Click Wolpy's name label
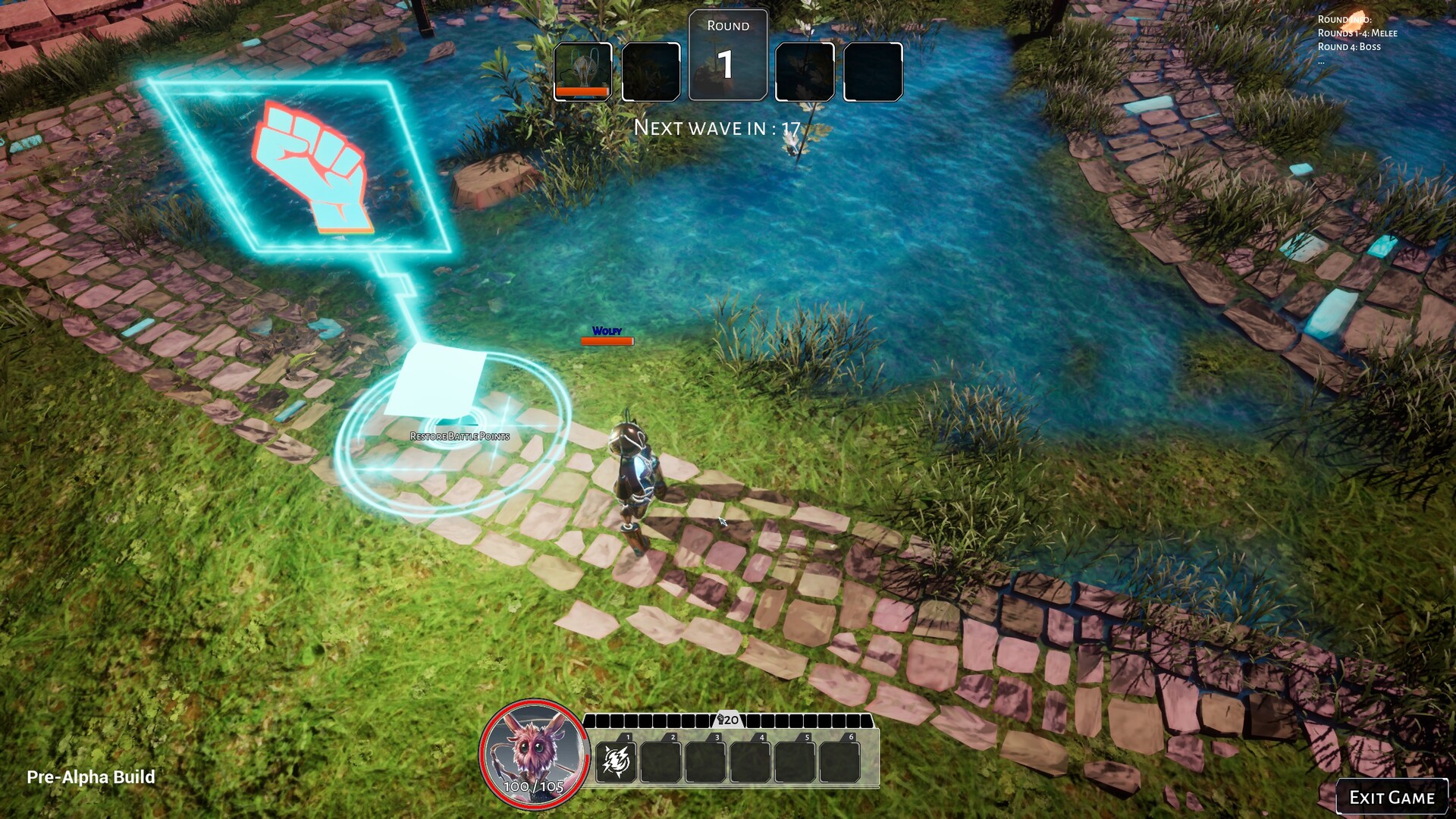 click(607, 330)
